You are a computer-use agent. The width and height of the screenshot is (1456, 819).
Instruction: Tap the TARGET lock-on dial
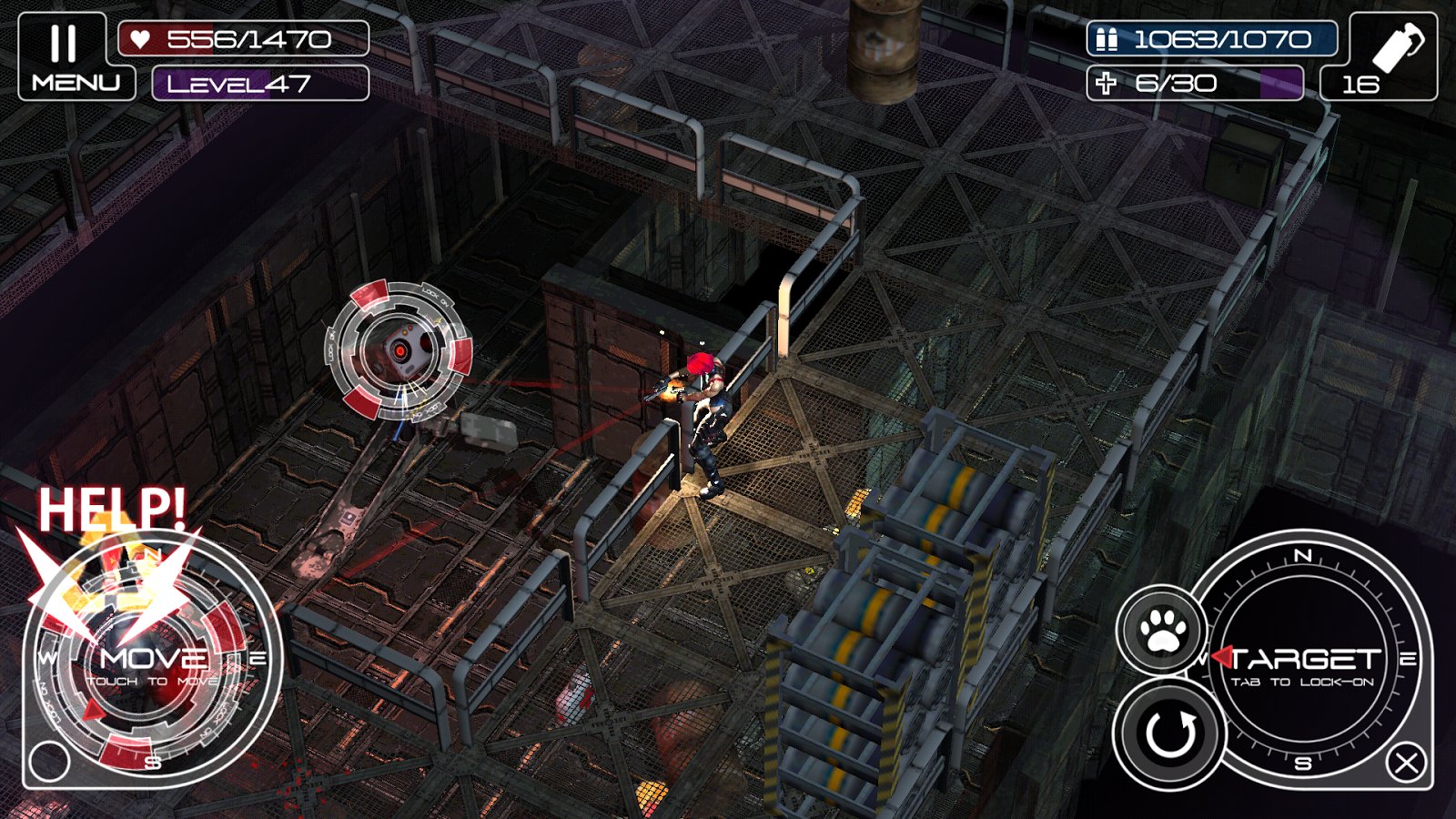(x=1303, y=661)
